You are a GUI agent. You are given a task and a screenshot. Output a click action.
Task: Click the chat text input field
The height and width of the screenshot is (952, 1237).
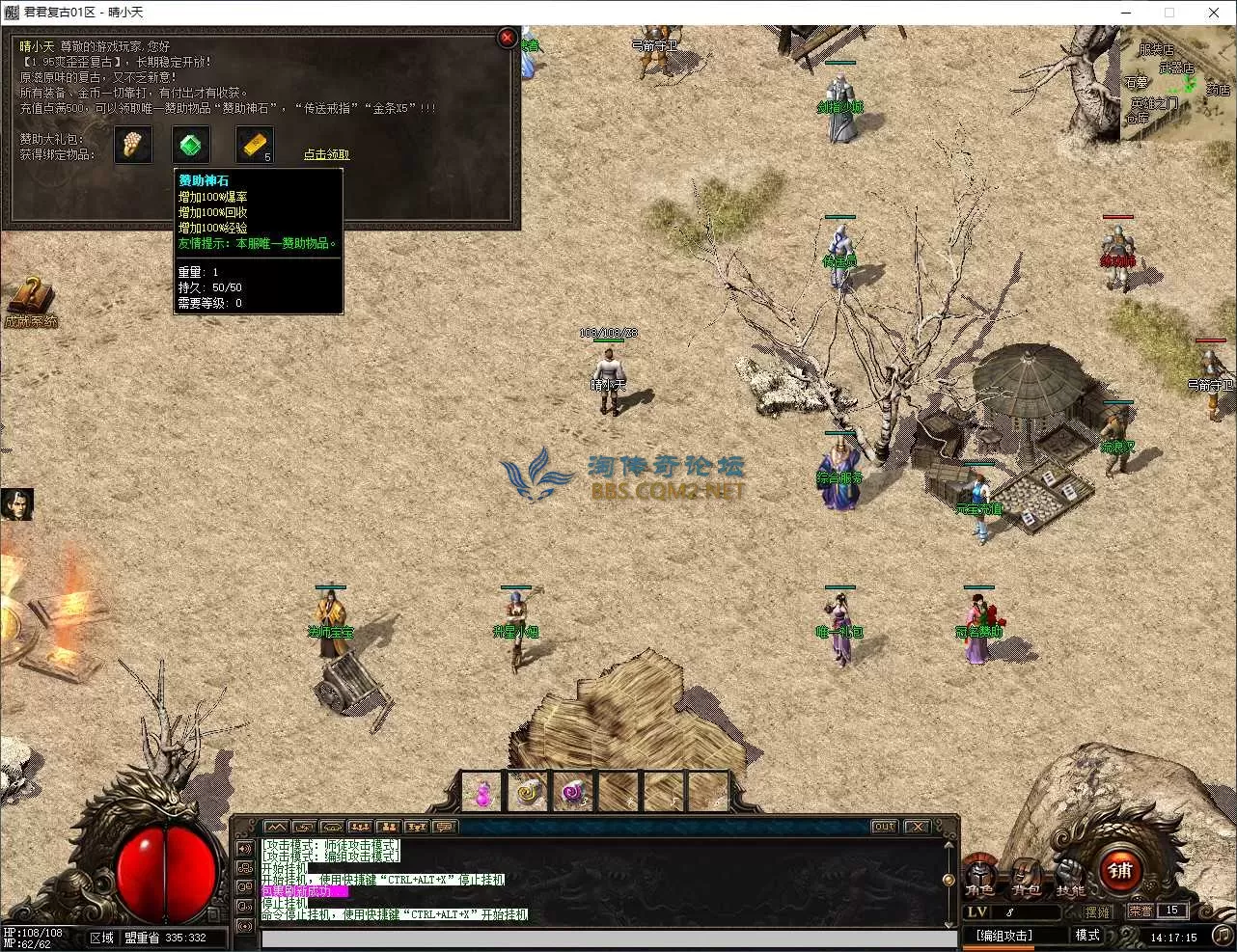pos(608,938)
